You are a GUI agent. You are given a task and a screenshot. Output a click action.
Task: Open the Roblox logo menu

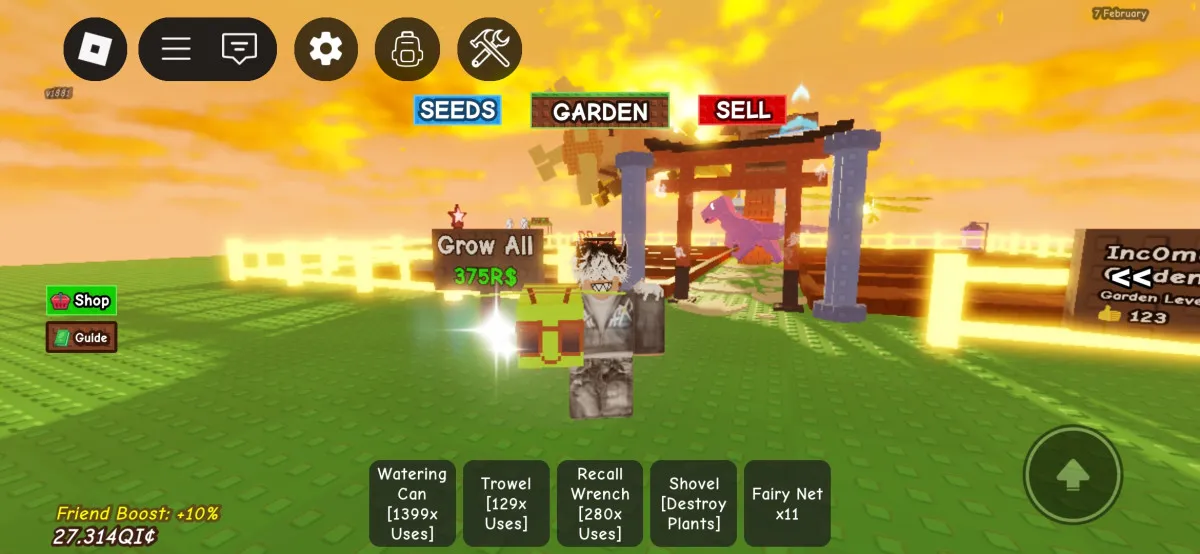[95, 49]
